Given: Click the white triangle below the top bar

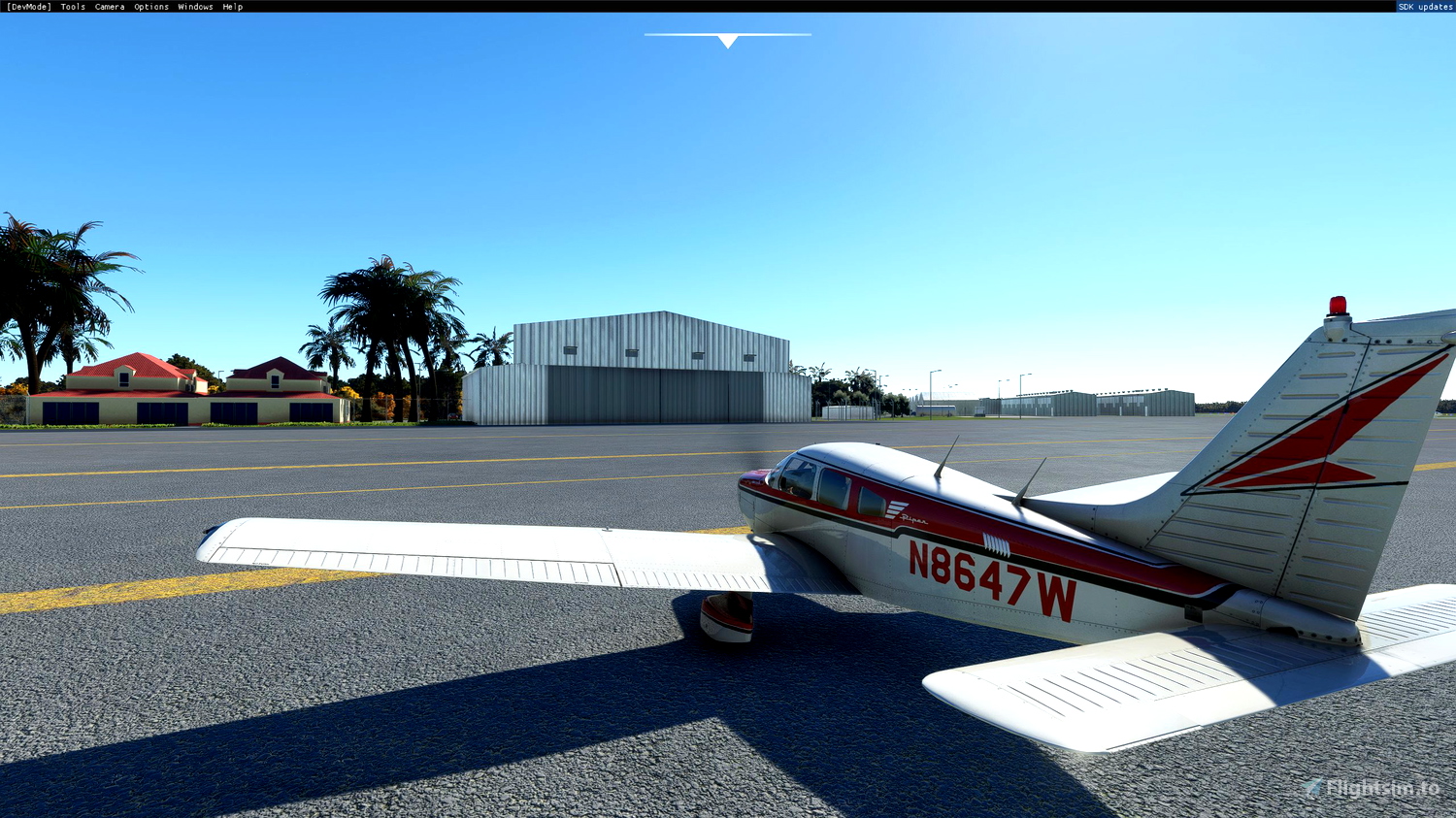Looking at the screenshot, I should 727,41.
